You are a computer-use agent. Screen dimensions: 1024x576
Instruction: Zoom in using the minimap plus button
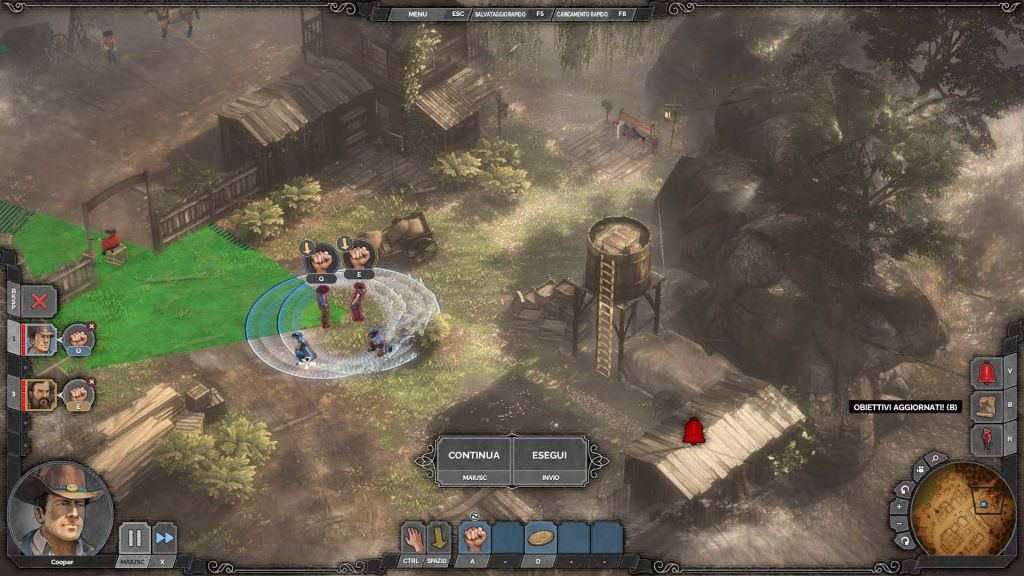tap(898, 506)
